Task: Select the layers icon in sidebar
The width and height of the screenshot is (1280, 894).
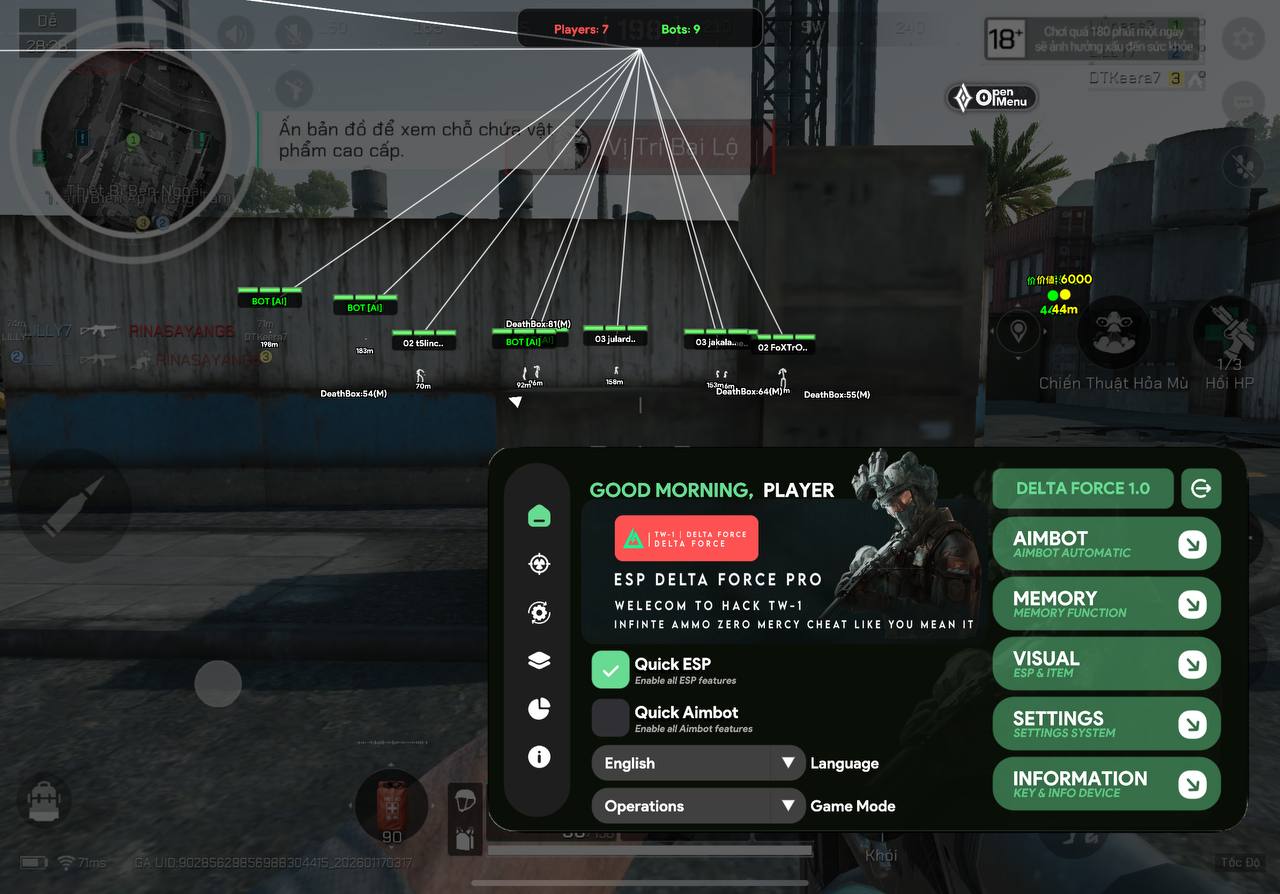Action: (538, 660)
